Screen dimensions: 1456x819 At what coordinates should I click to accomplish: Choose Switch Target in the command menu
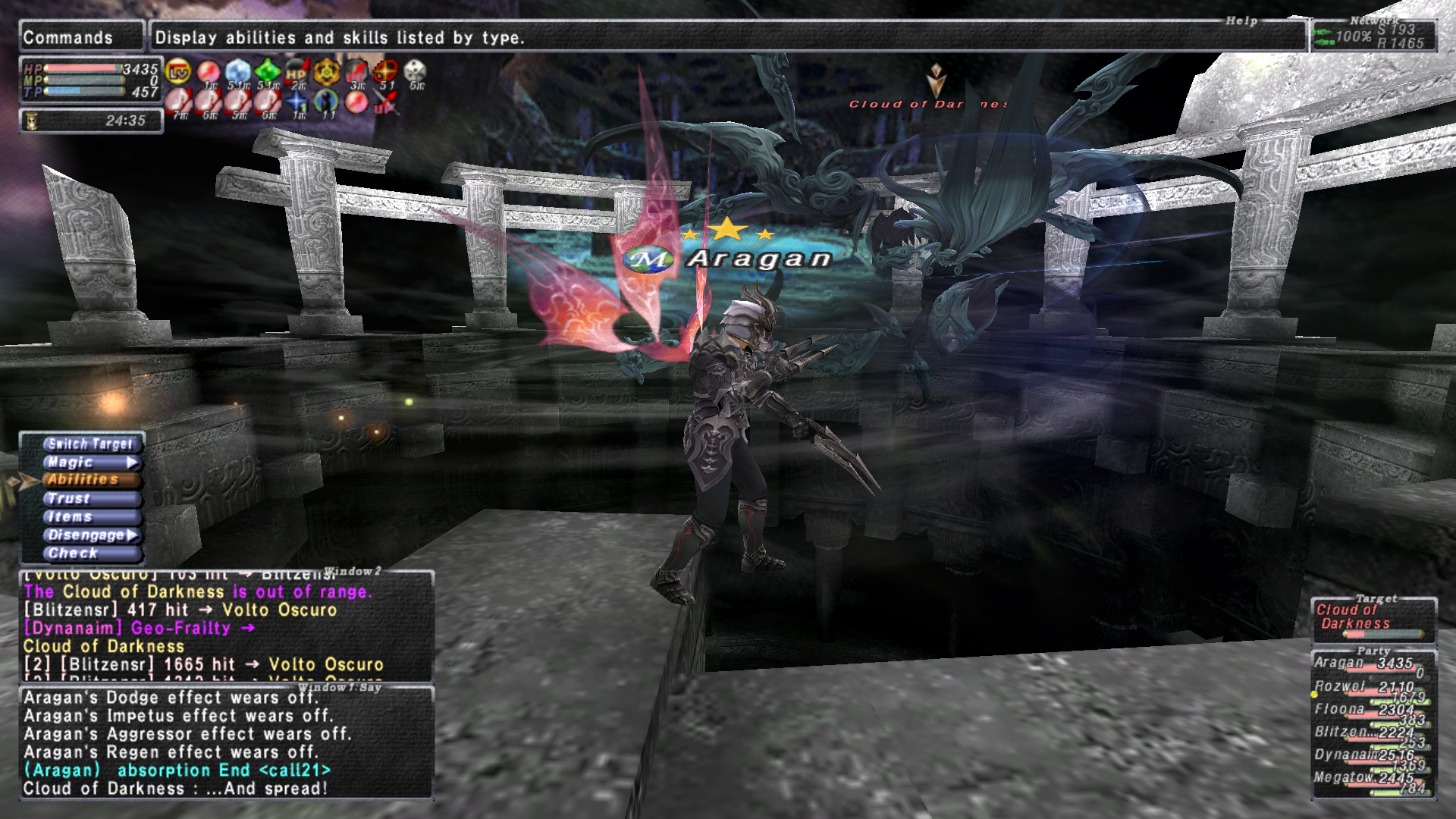tap(89, 444)
